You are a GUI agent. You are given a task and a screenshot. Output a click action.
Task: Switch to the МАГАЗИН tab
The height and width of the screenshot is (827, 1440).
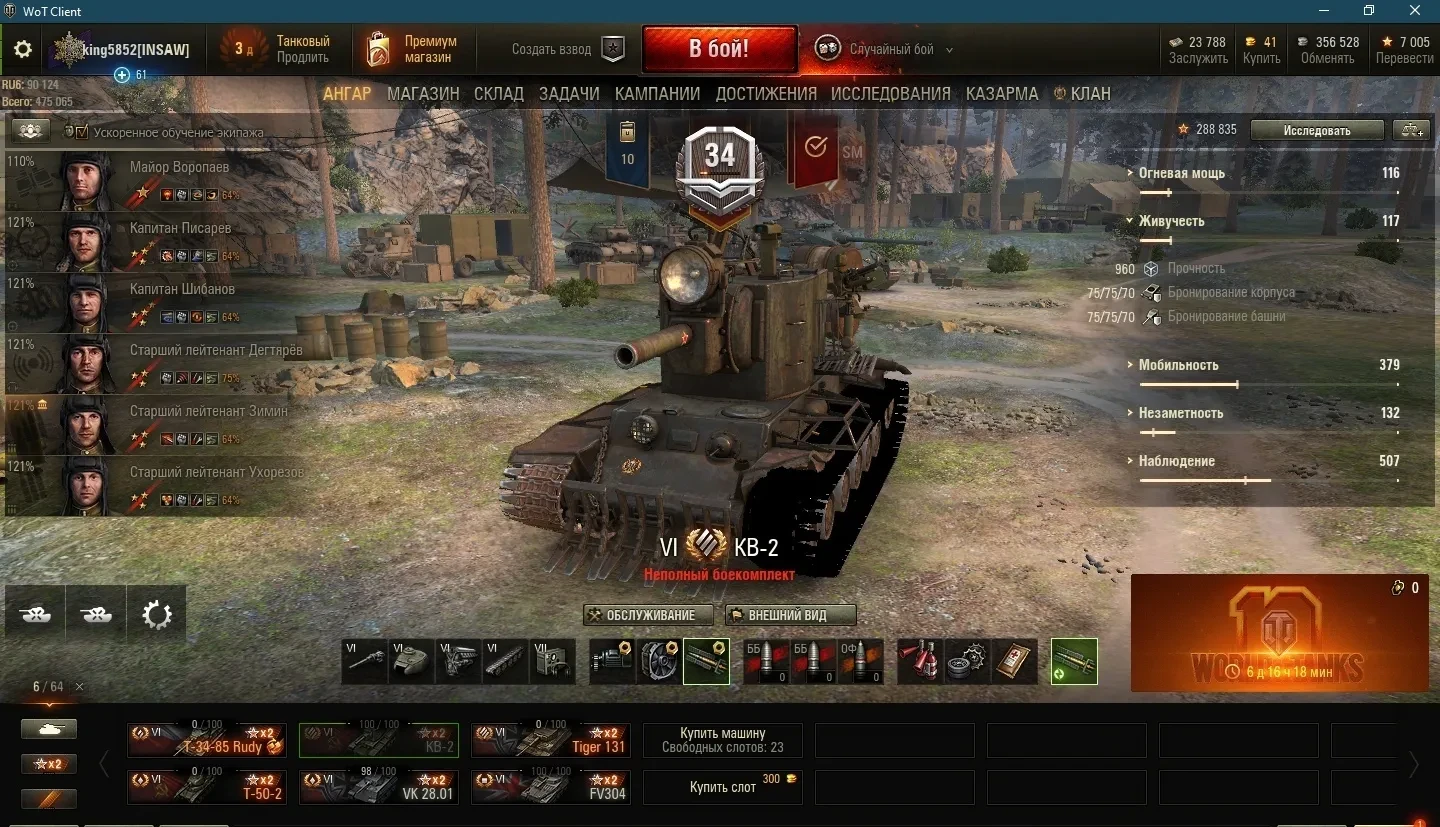[x=423, y=94]
